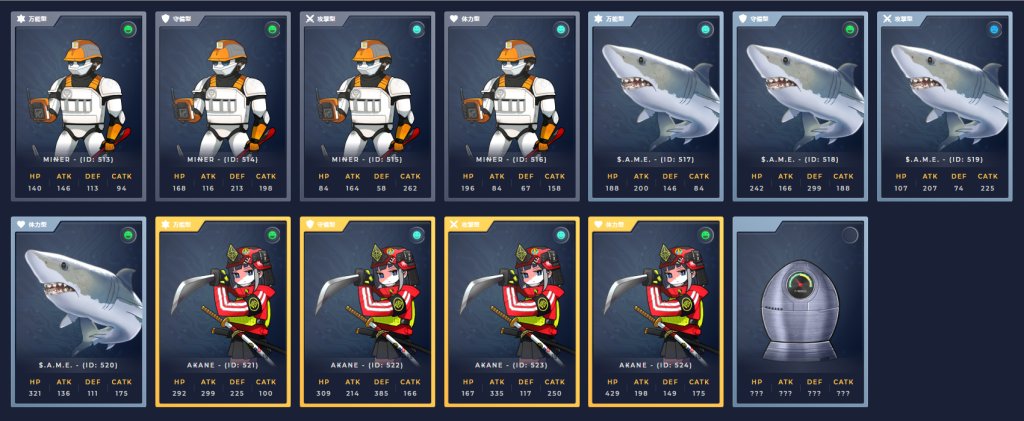Viewport: 1024px width, 421px height.
Task: Choose the S.A.M.E. shark card ID 518
Action: point(800,105)
